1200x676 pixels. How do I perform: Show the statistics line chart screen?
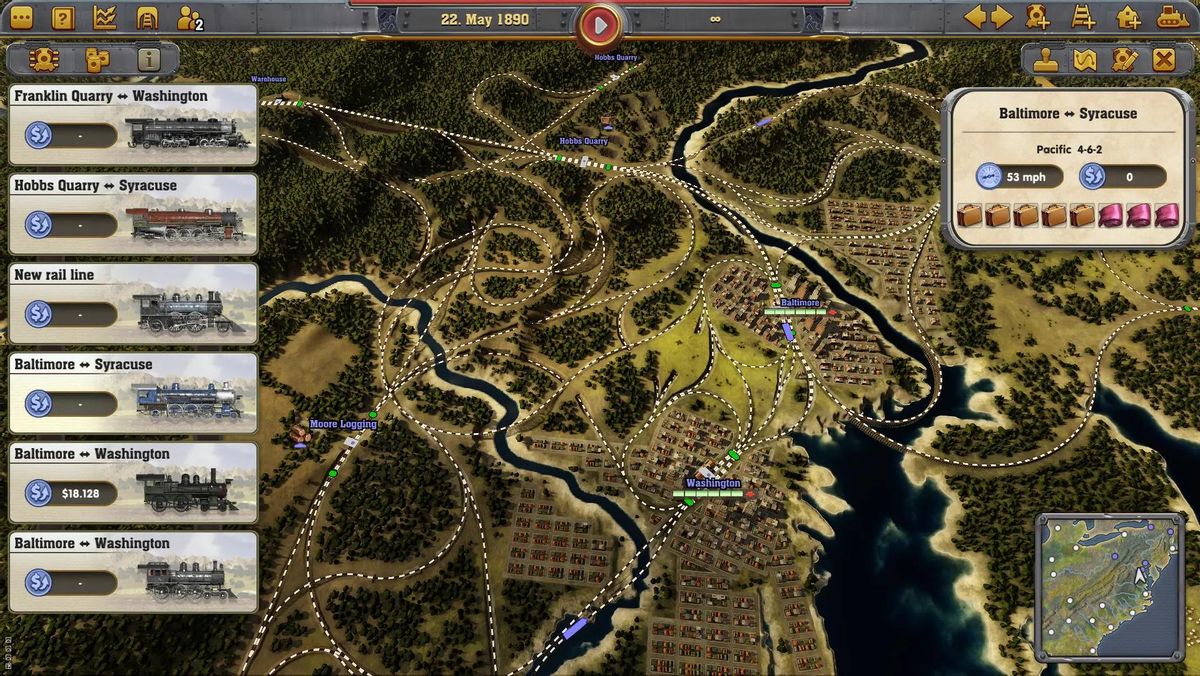coord(105,18)
